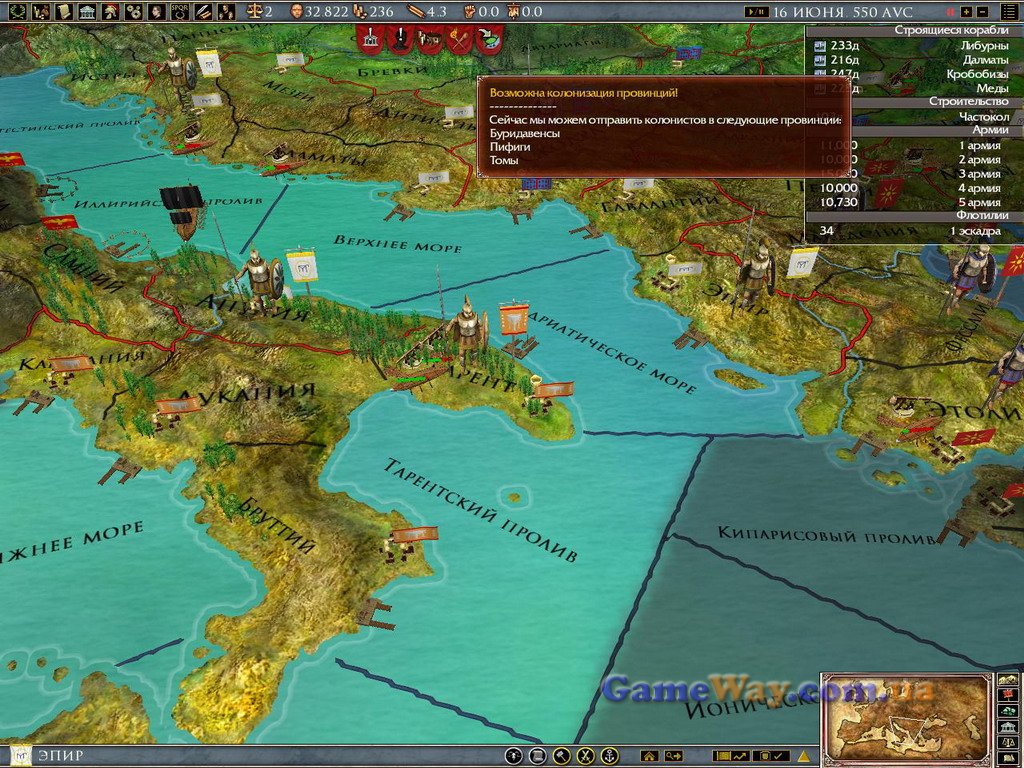Increase game speed with the plus button
The width and height of the screenshot is (1024, 768).
click(x=966, y=12)
